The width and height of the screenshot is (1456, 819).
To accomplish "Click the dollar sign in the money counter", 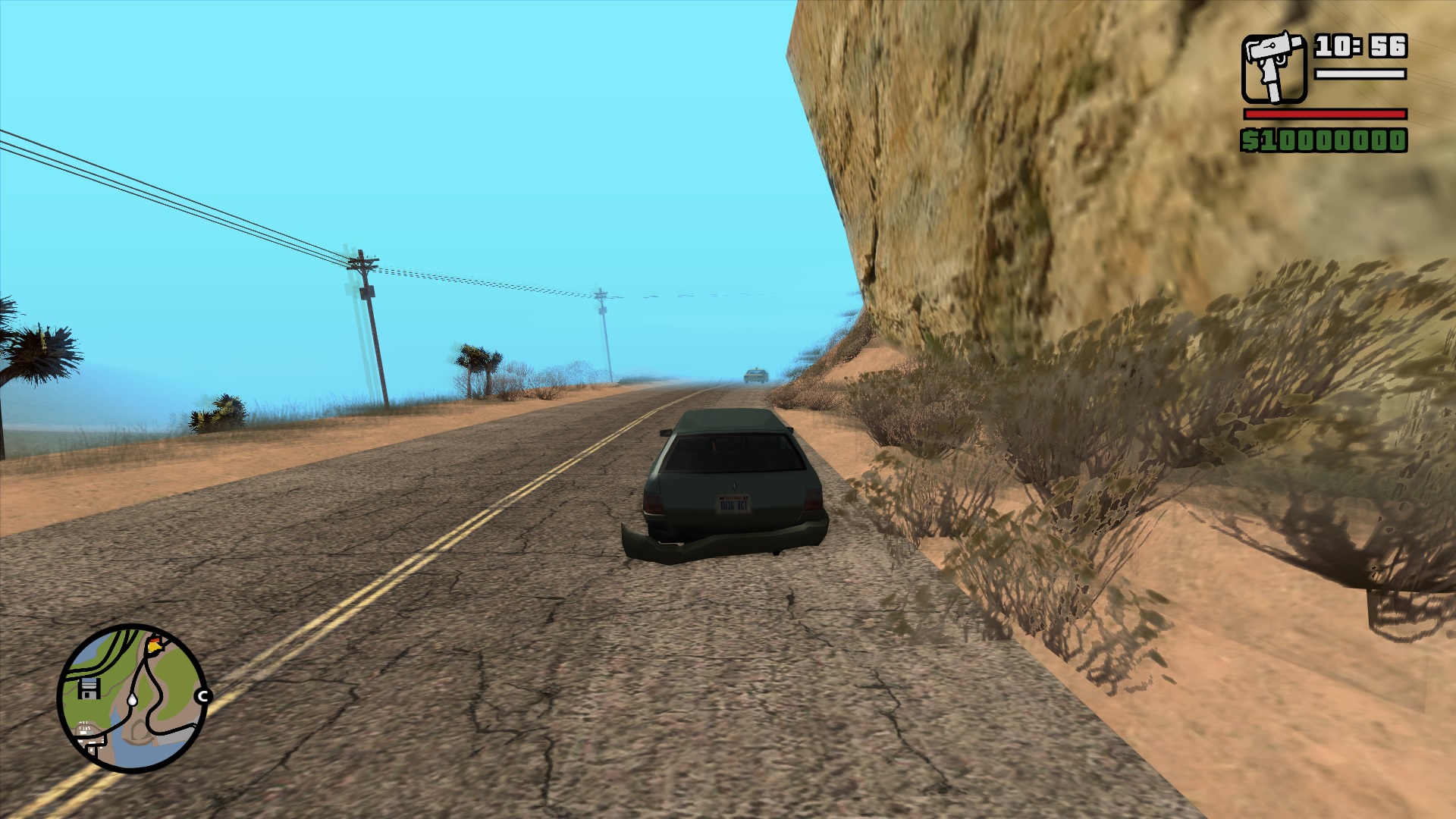I will [x=1250, y=140].
